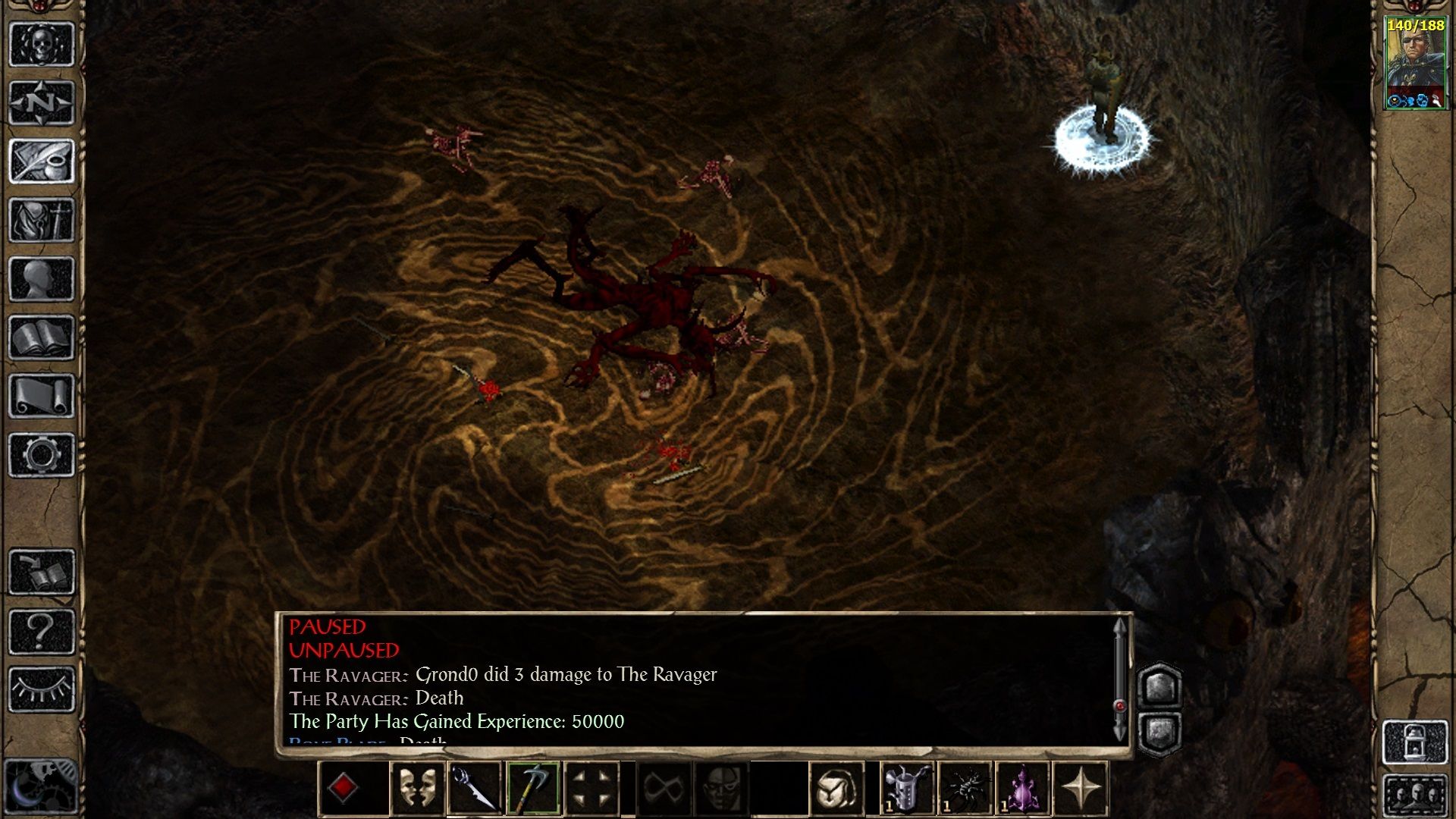Screen dimensions: 1456x819
Task: Open the character Records screen
Action: point(42,277)
